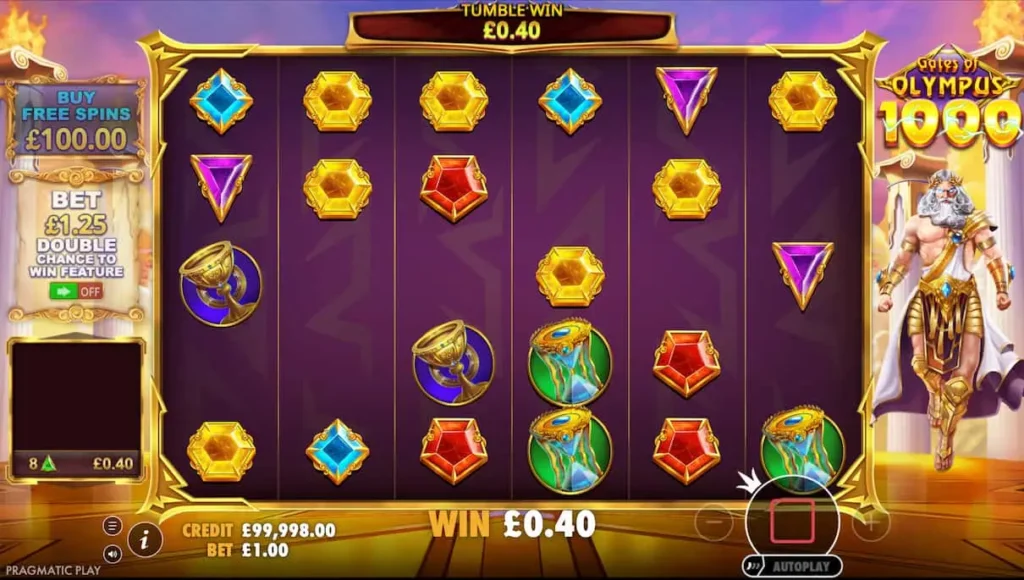Buy free spins for £100.00
The width and height of the screenshot is (1024, 580).
coord(76,120)
